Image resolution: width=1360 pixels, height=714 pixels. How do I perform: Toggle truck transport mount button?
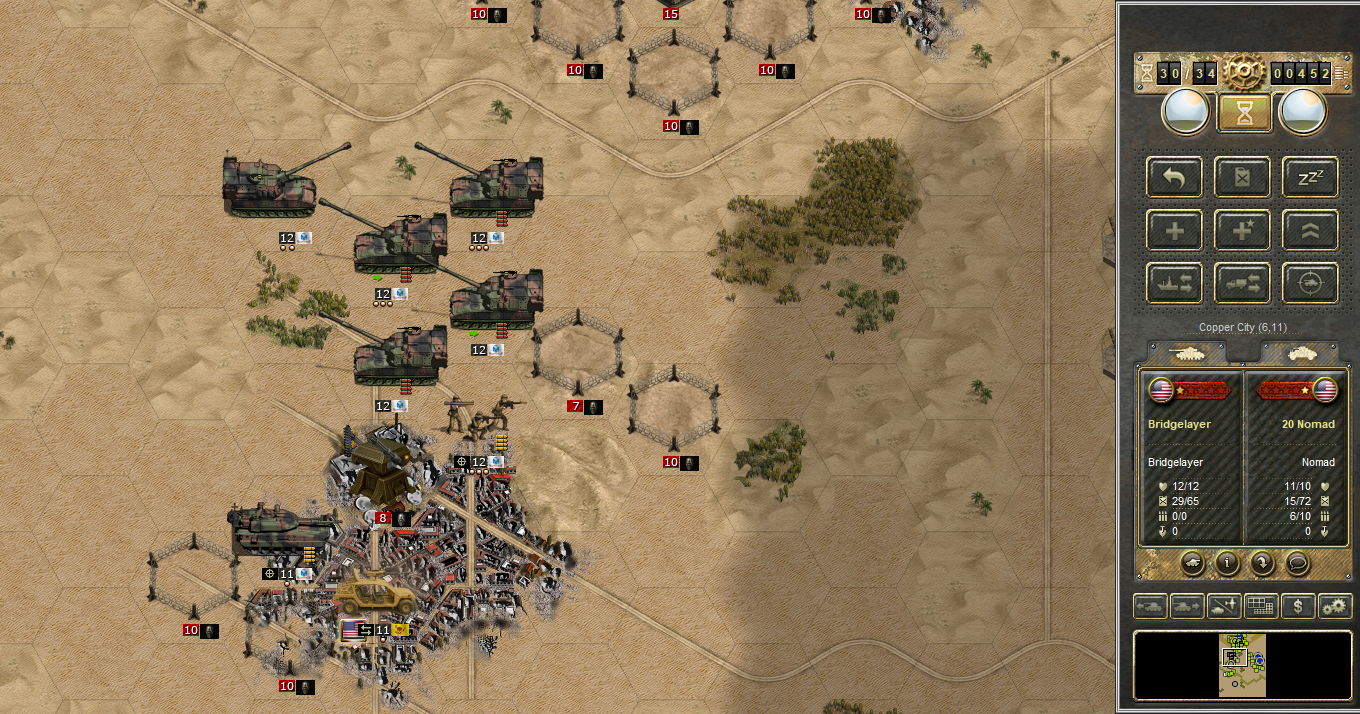point(1242,283)
